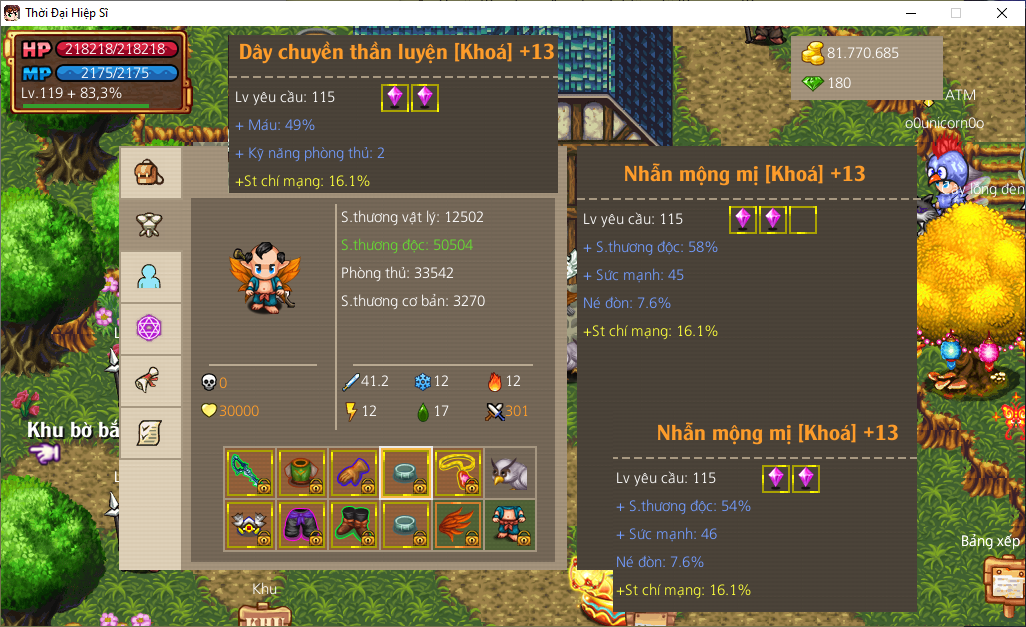This screenshot has width=1026, height=627.
Task: Switch to the armor equipment tab
Action: tap(150, 225)
